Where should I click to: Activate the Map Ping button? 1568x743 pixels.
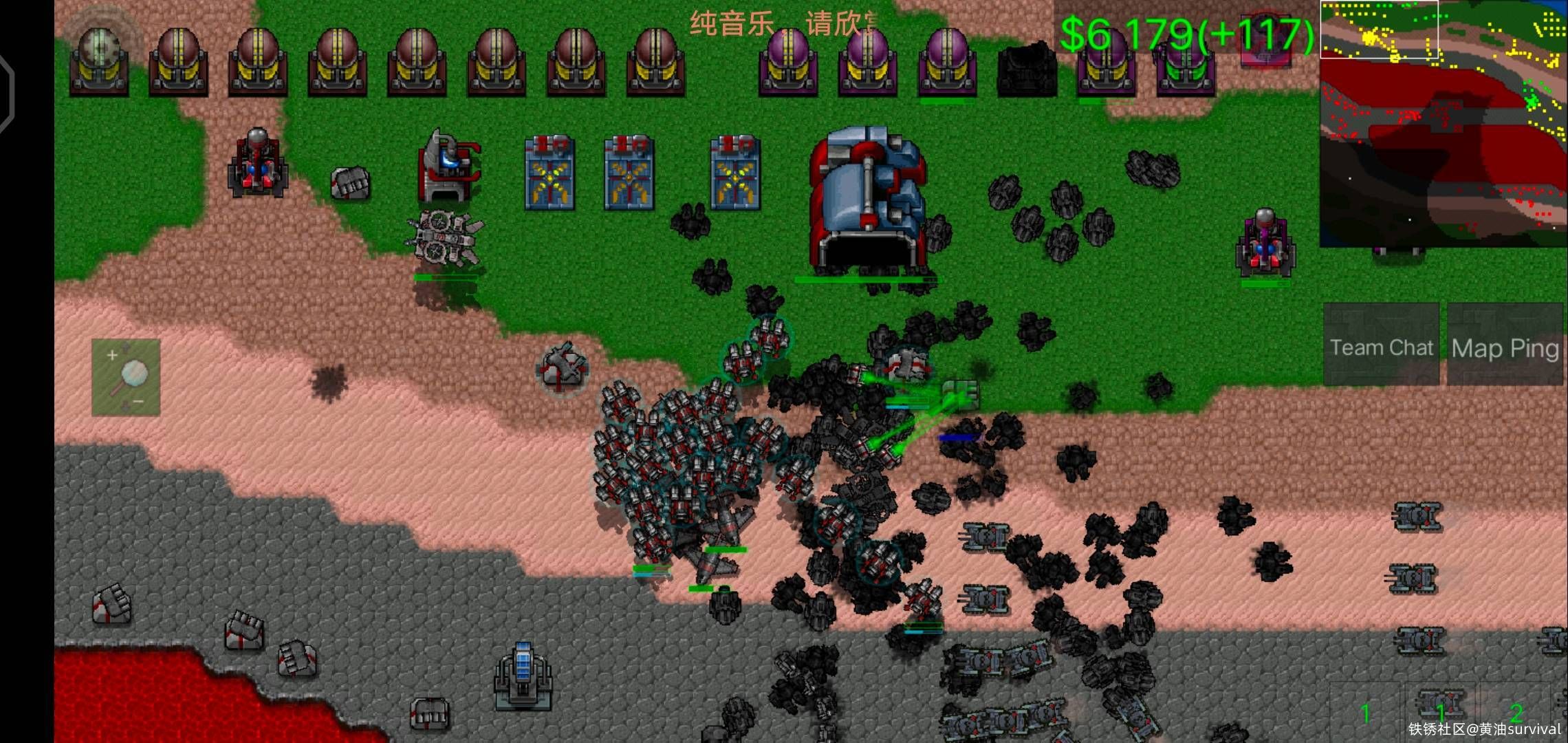click(x=1505, y=346)
